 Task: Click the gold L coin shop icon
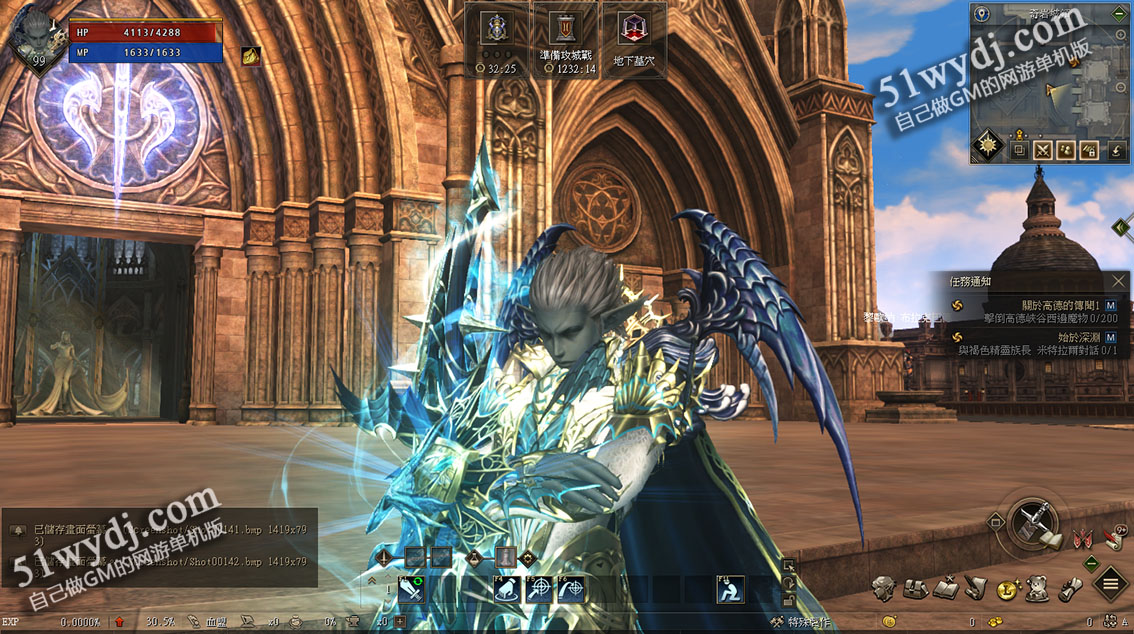[x=1007, y=589]
